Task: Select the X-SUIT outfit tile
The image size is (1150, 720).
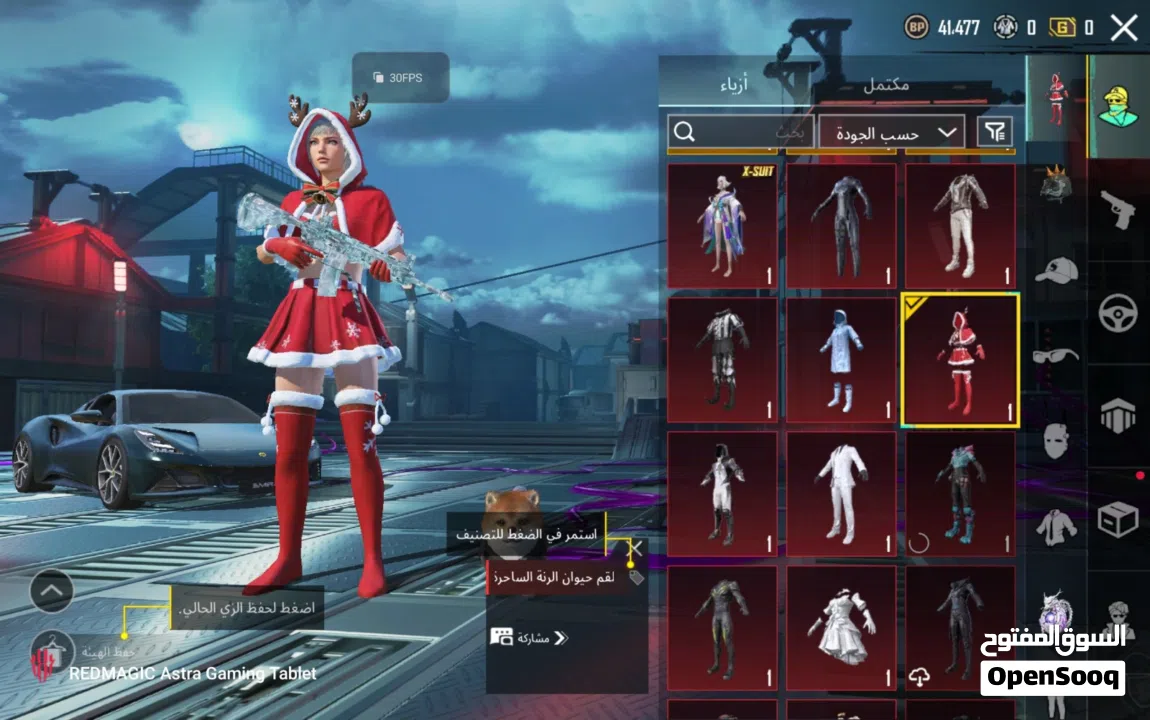Action: (x=722, y=226)
